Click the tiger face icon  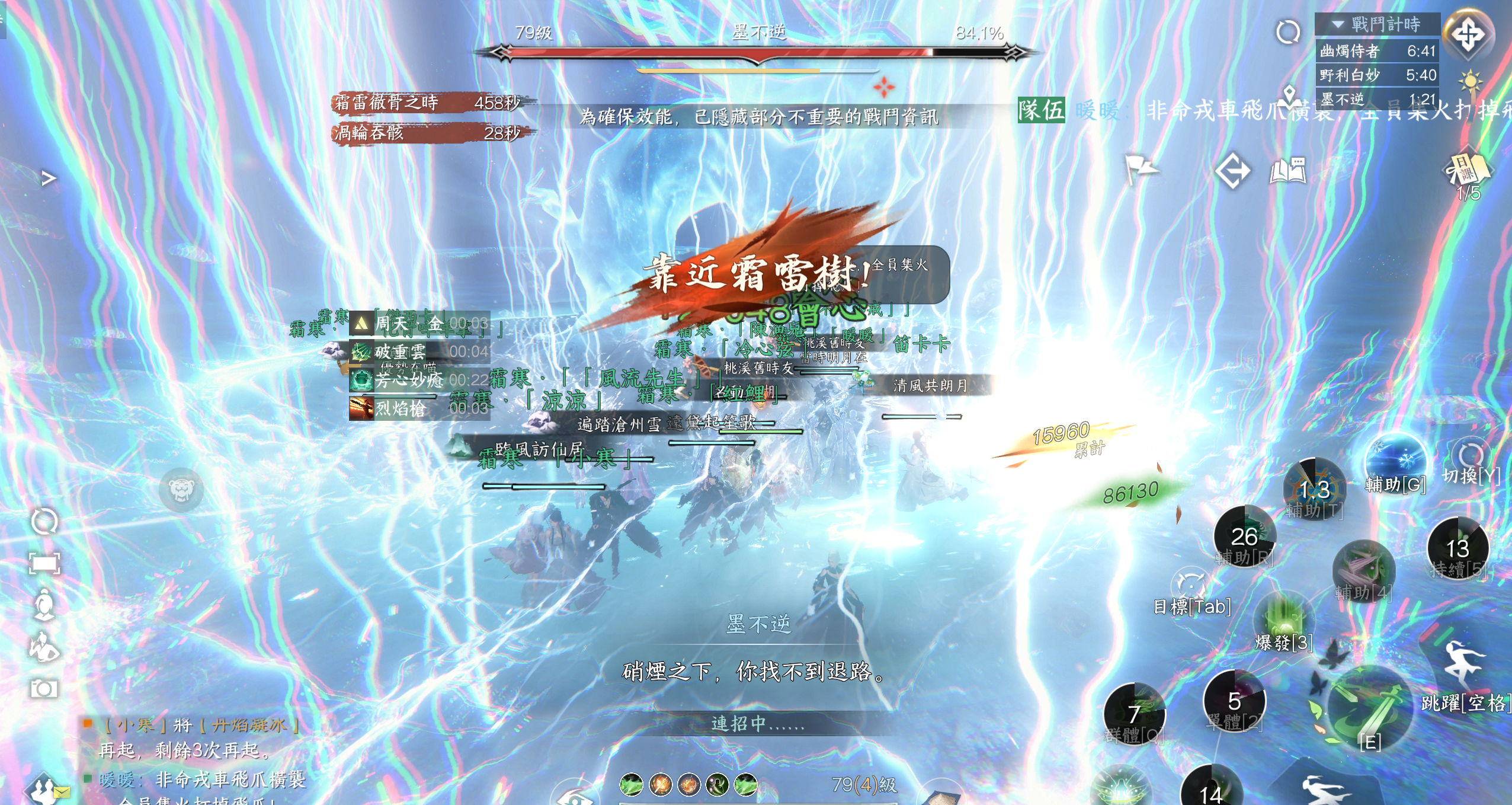pos(181,490)
